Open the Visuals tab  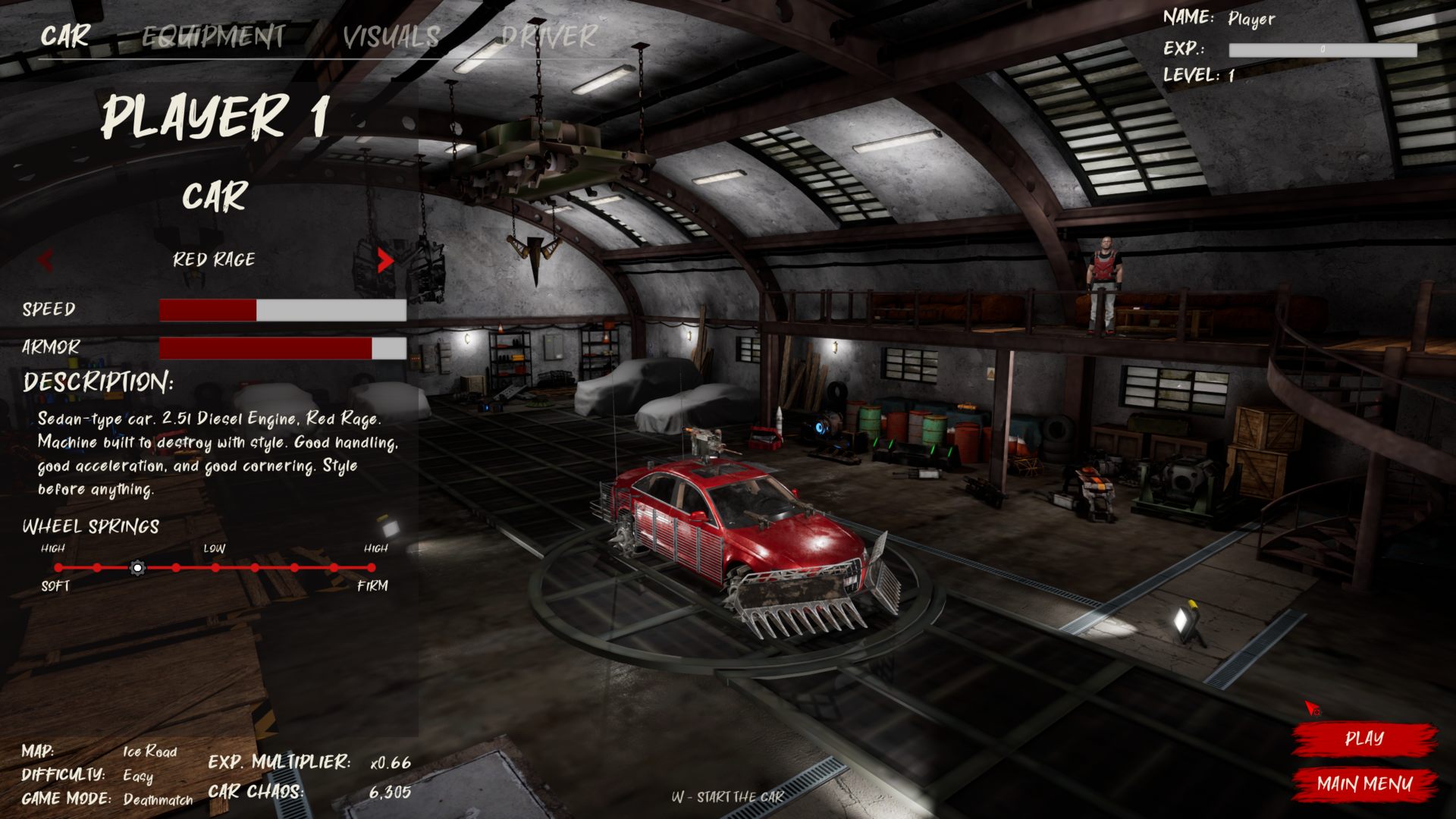391,36
